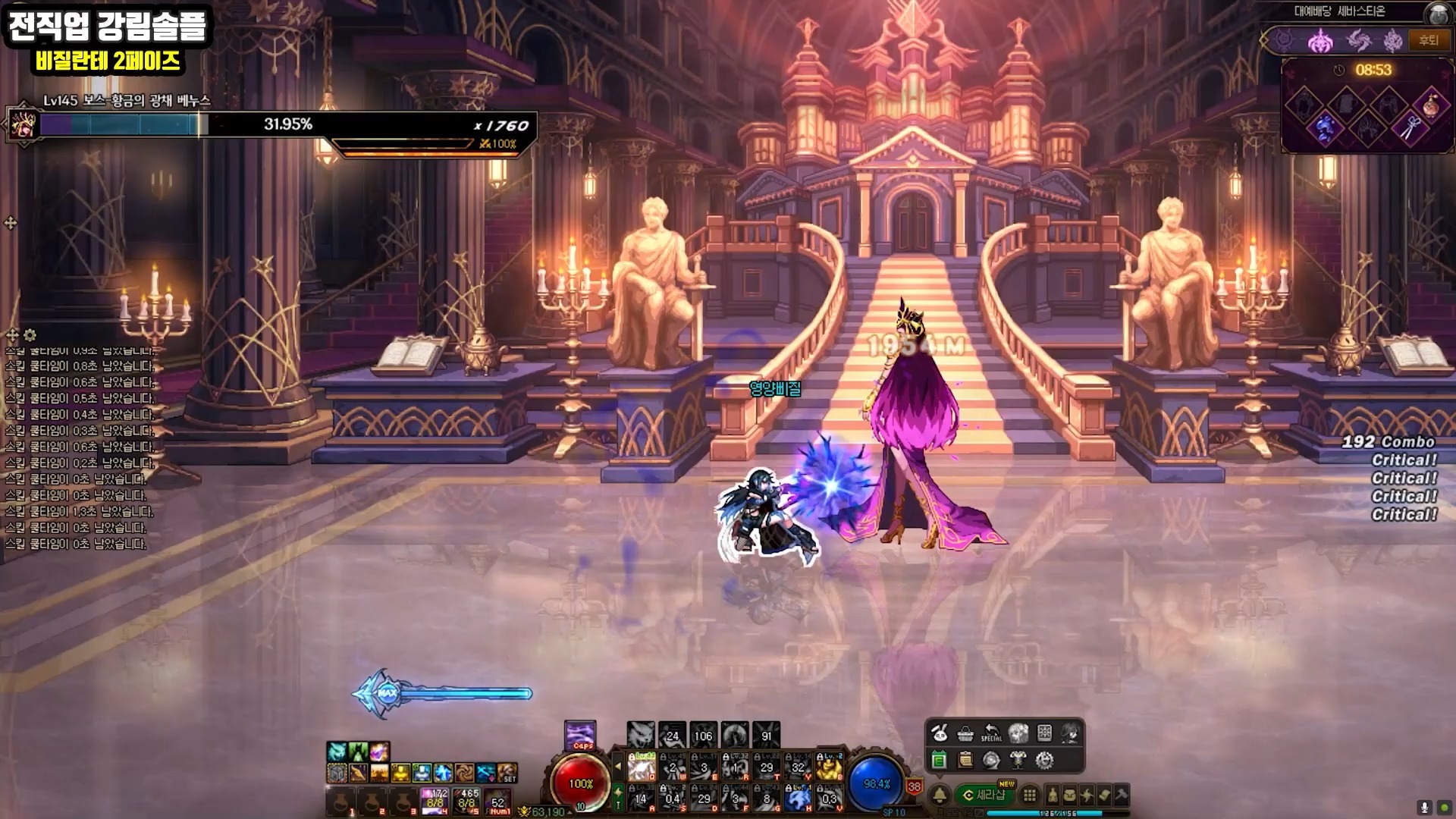Open the chat log settings gear
The width and height of the screenshot is (1456, 819).
tap(30, 334)
